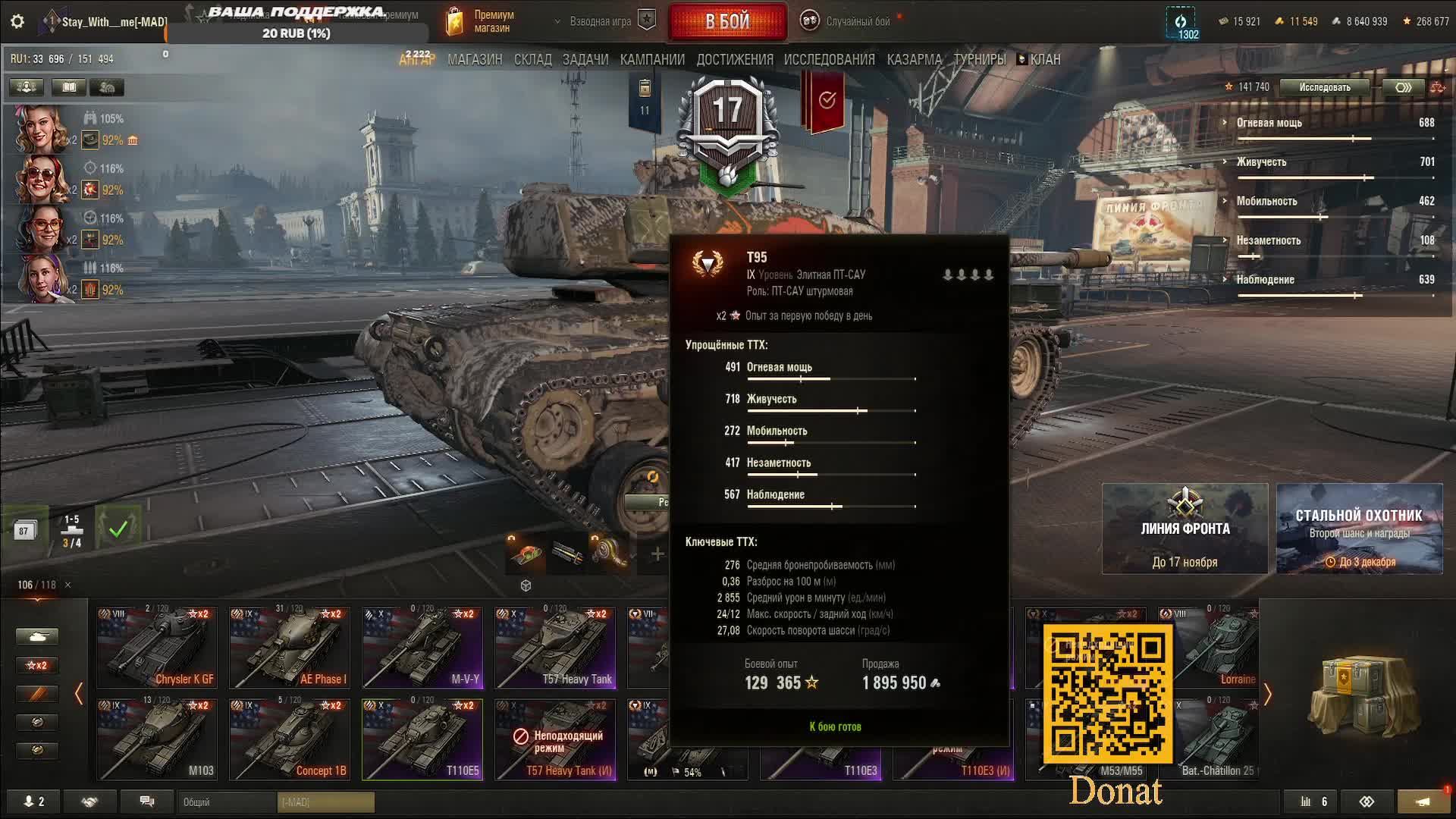1456x819 pixels.
Task: Switch to the СКЛАД tab
Action: (x=532, y=59)
